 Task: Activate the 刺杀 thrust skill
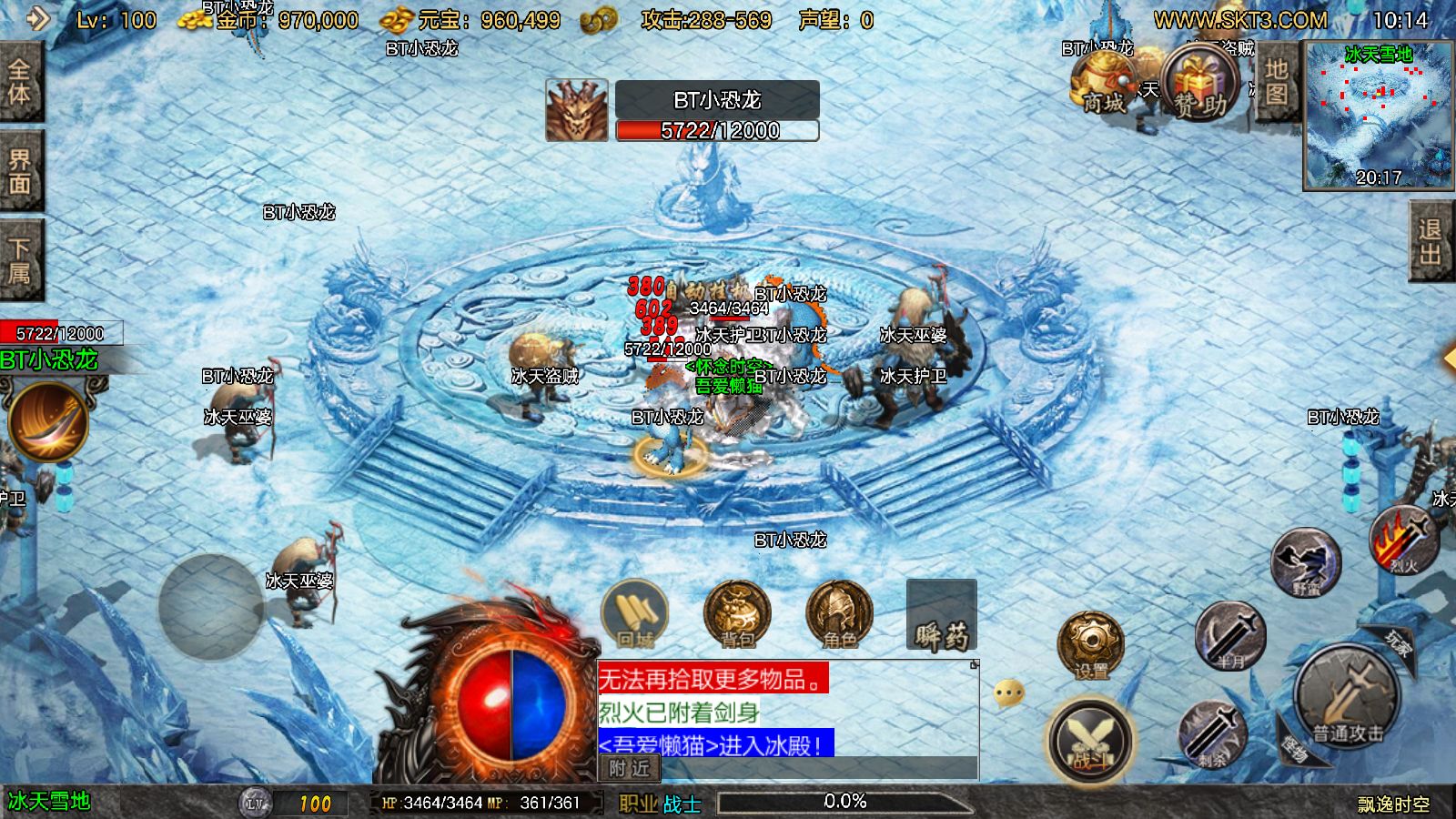(1212, 733)
